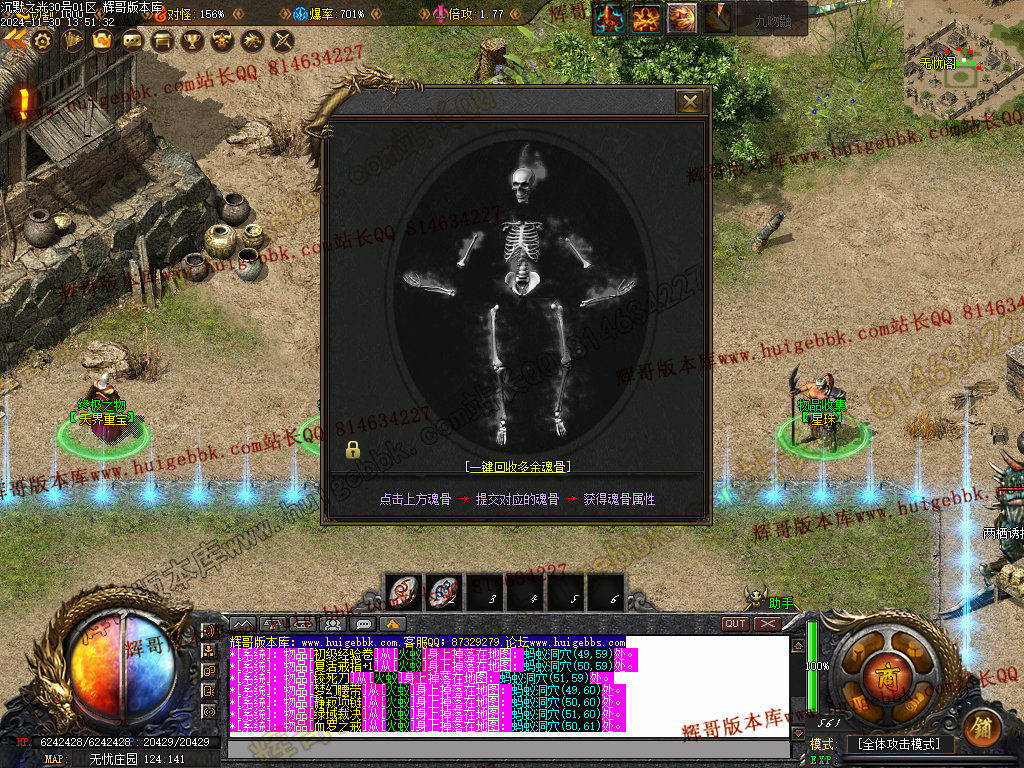1024x768 pixels.
Task: Click the QUT button above the chat
Action: pyautogui.click(x=736, y=624)
